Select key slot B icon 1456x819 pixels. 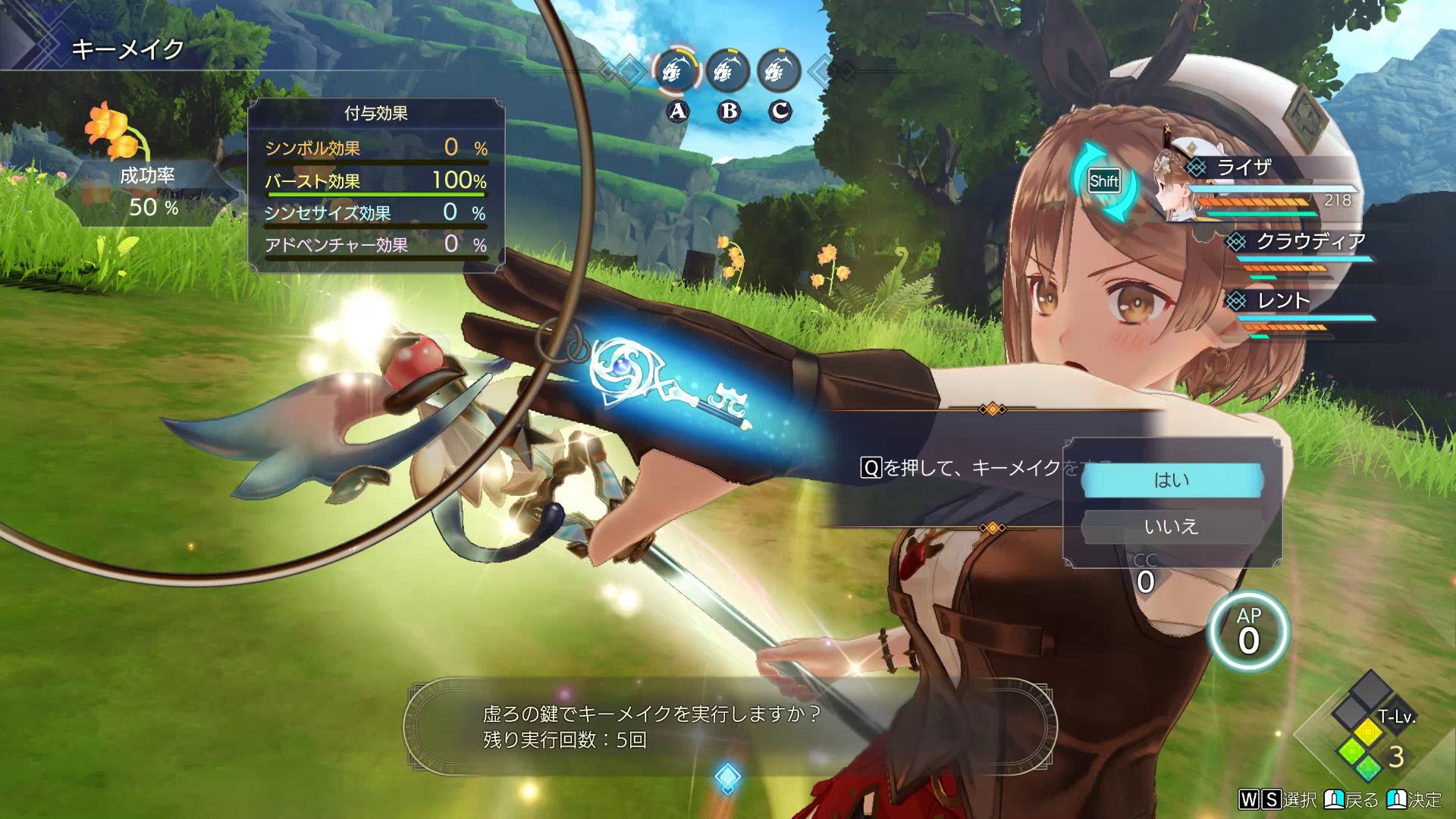(x=728, y=72)
